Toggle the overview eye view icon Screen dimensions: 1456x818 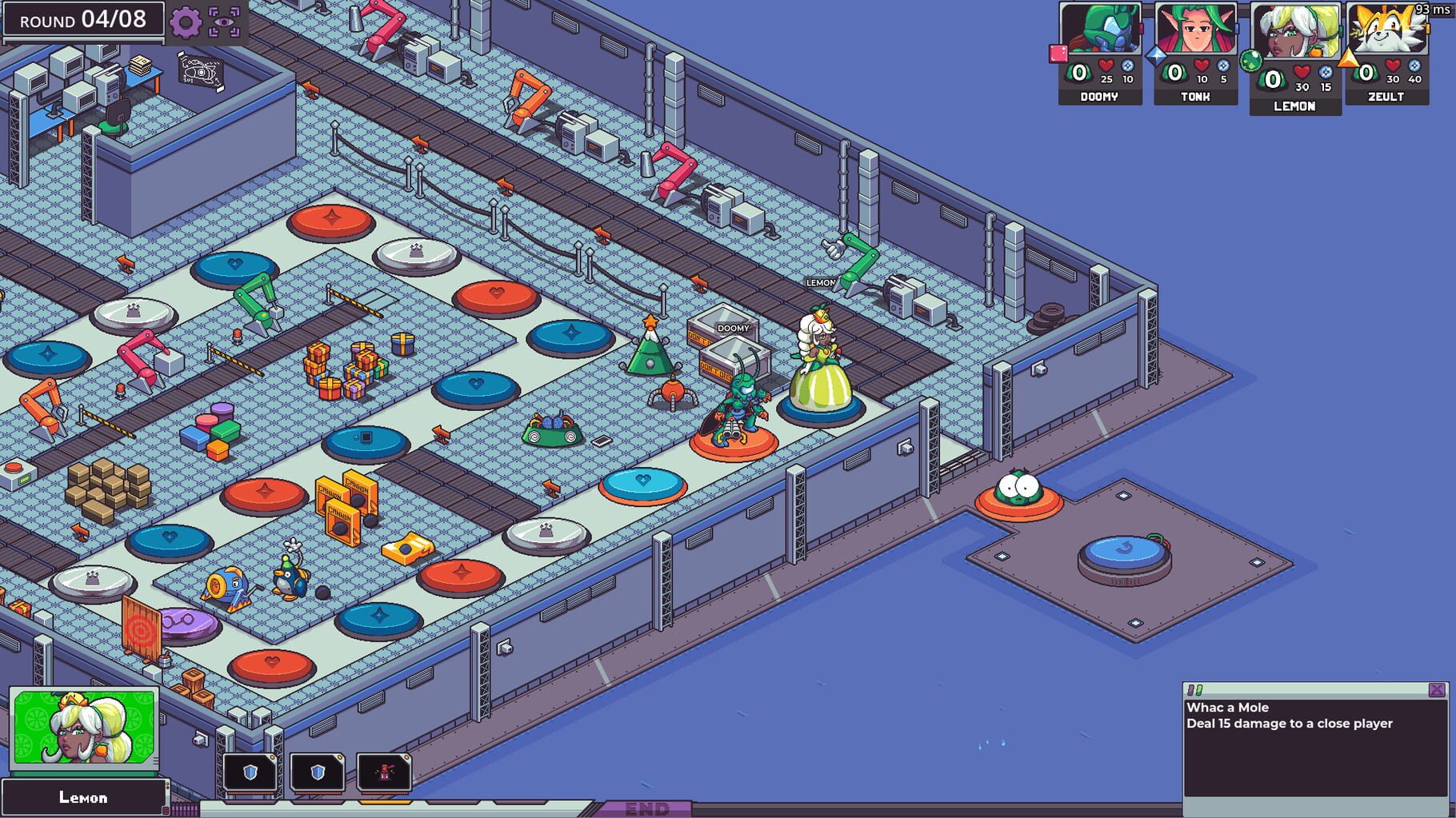226,22
